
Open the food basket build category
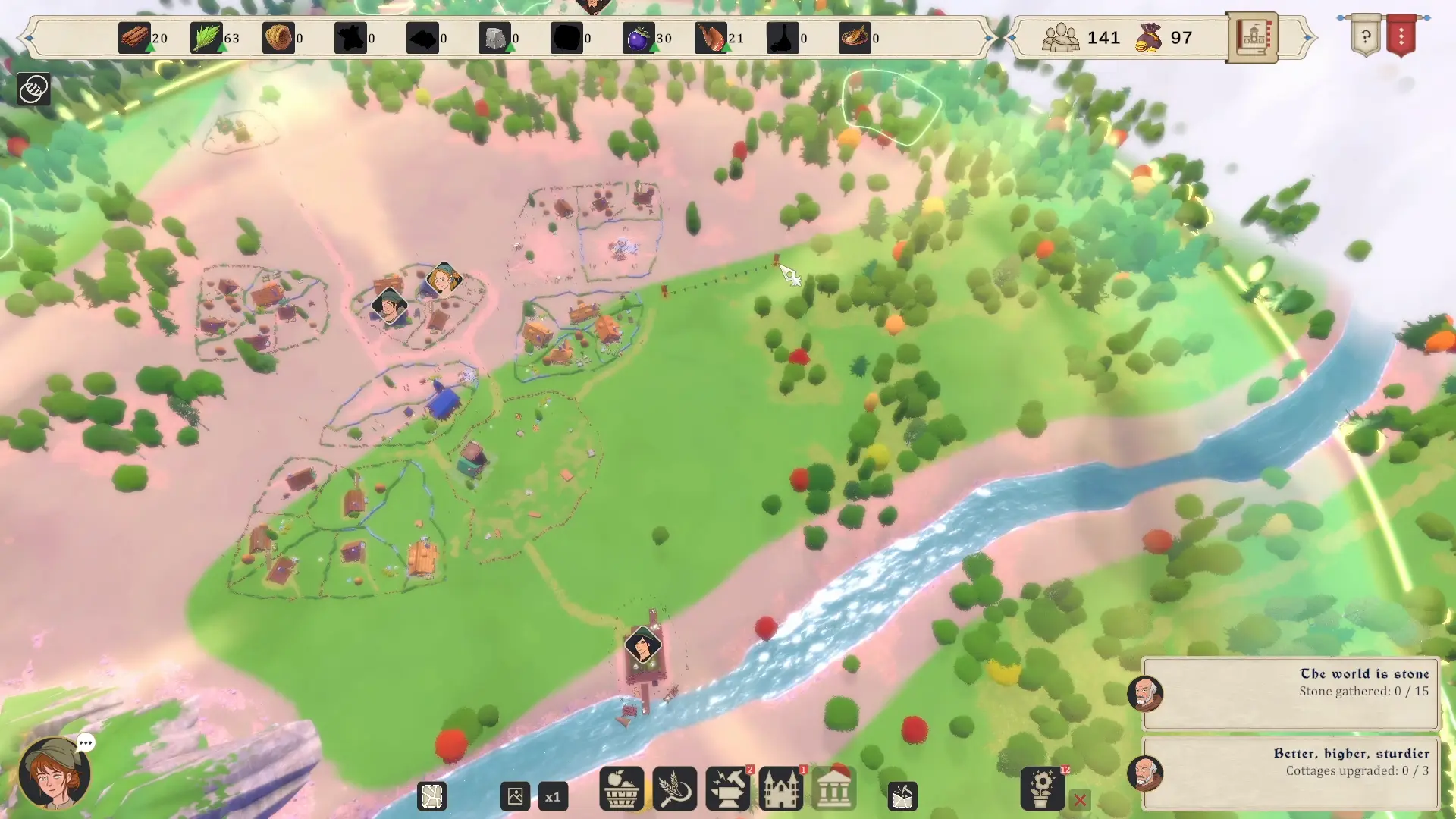click(621, 789)
